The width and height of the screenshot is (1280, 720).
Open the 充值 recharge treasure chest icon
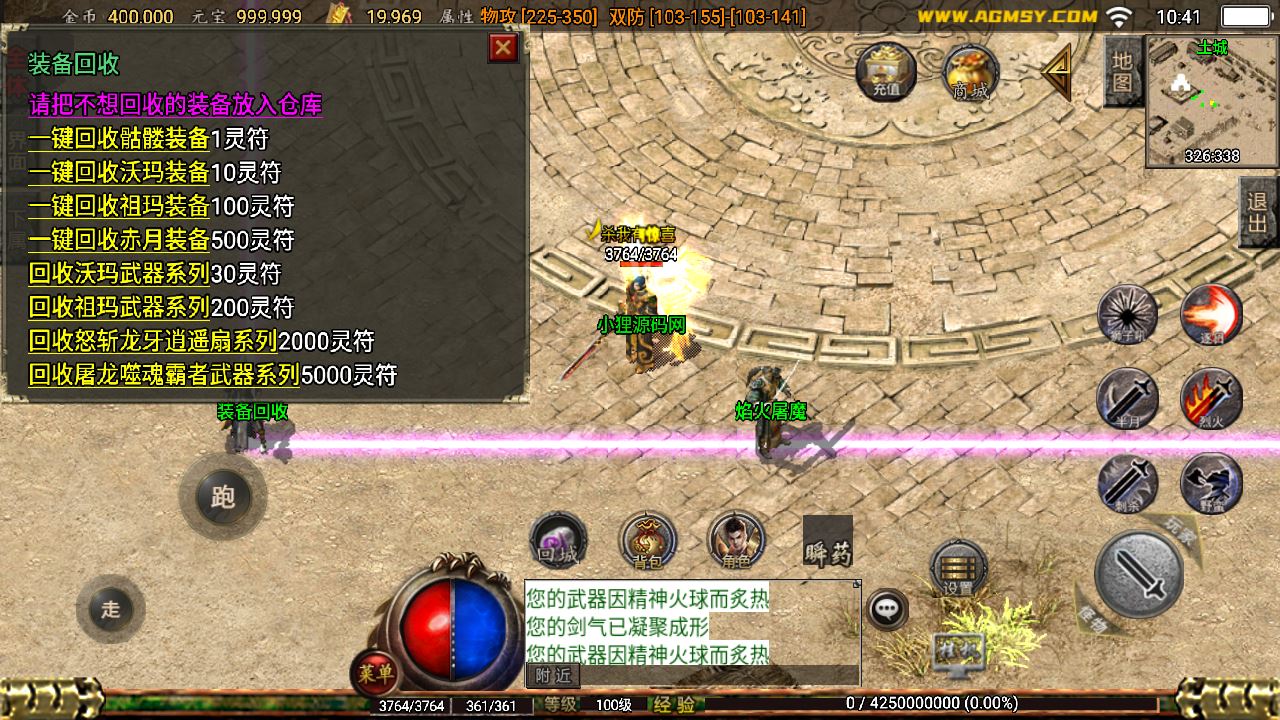coord(886,71)
